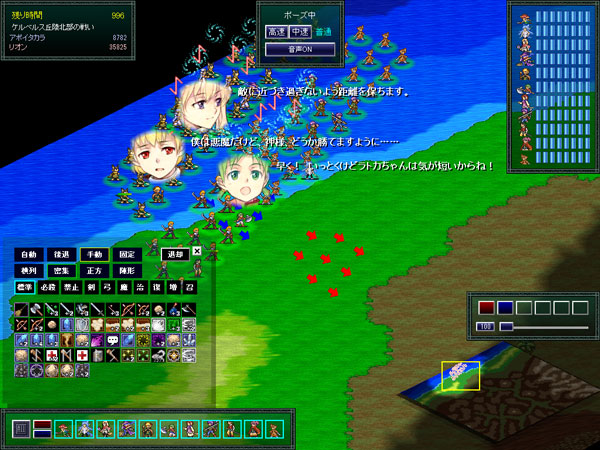Set game speed to 高速
Viewport: 600px width, 450px height.
point(276,33)
